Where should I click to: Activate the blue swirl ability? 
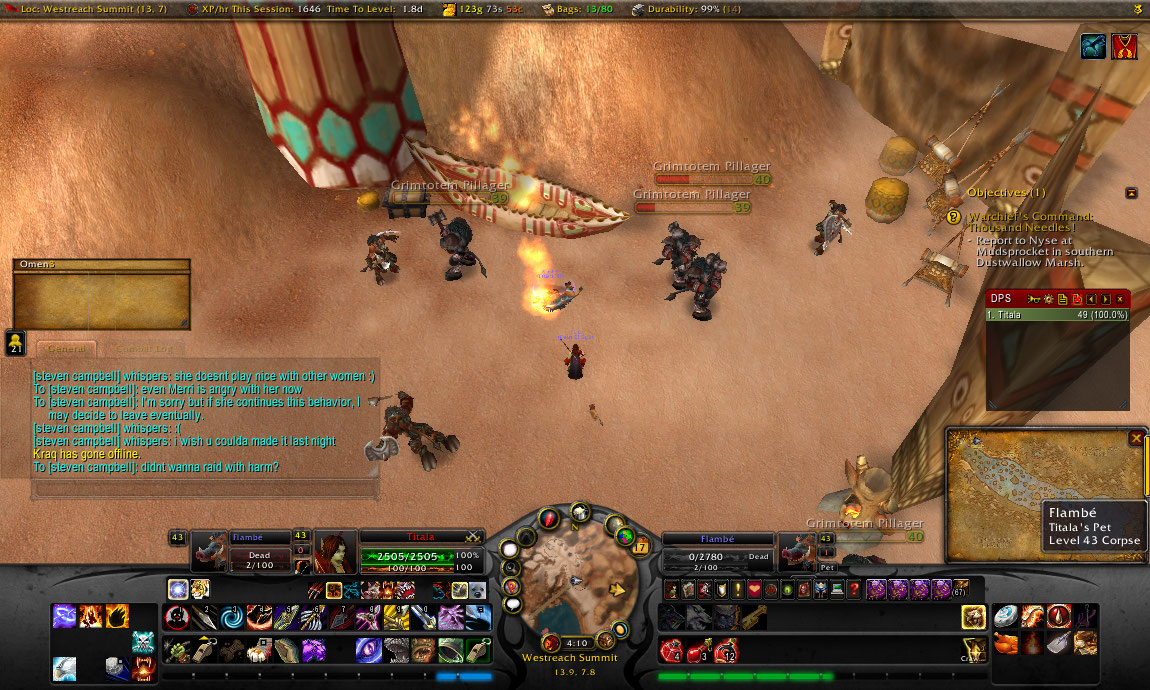click(x=232, y=617)
